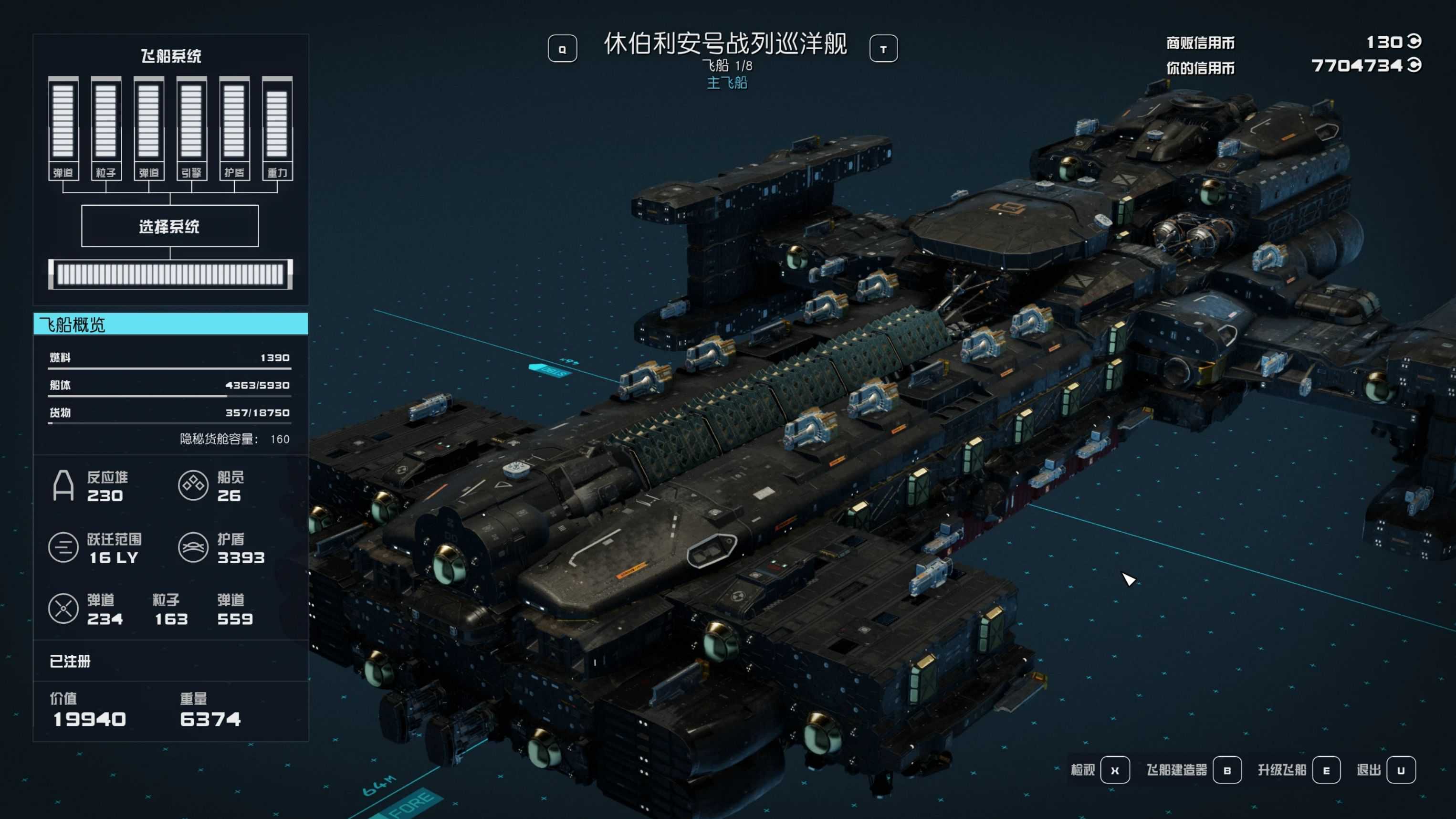Viewport: 1456px width, 819px height.
Task: Select the 重力 grav drive power column
Action: point(277,129)
